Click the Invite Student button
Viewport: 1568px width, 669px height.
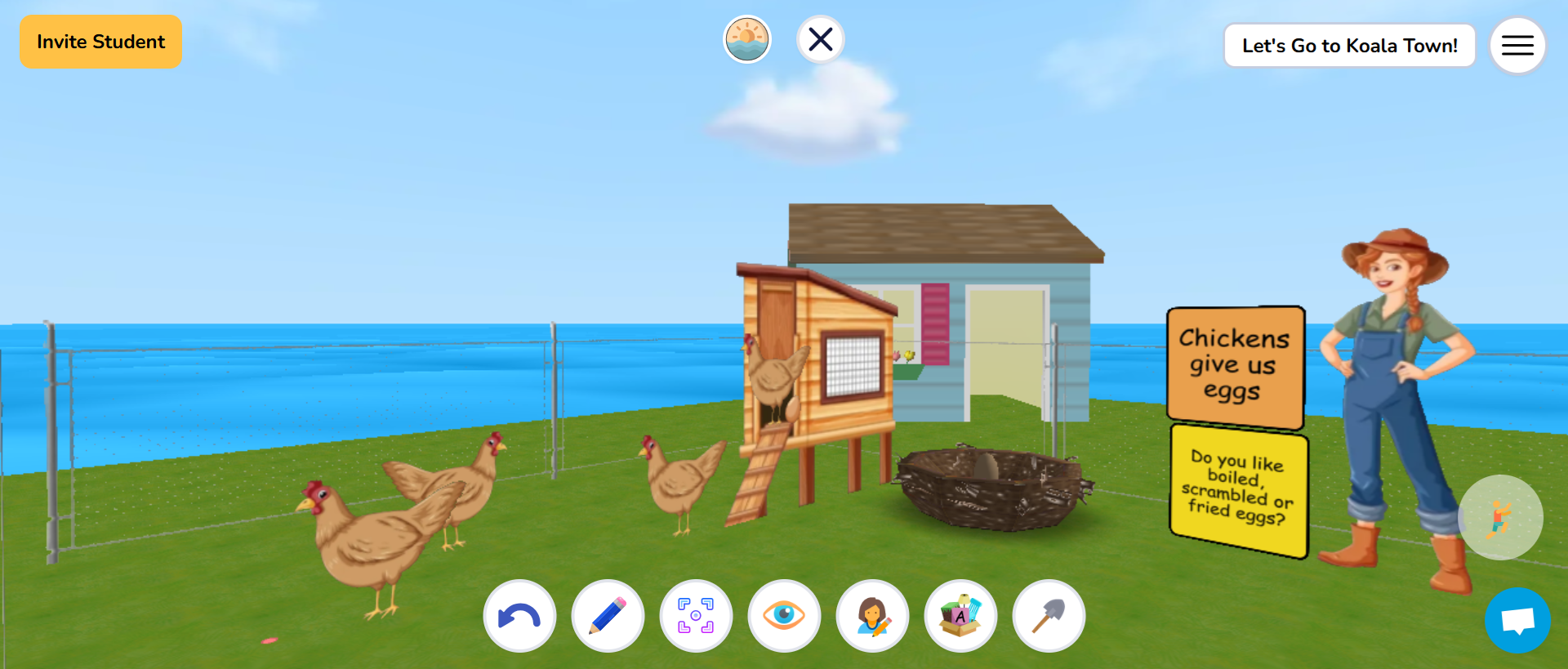(100, 41)
